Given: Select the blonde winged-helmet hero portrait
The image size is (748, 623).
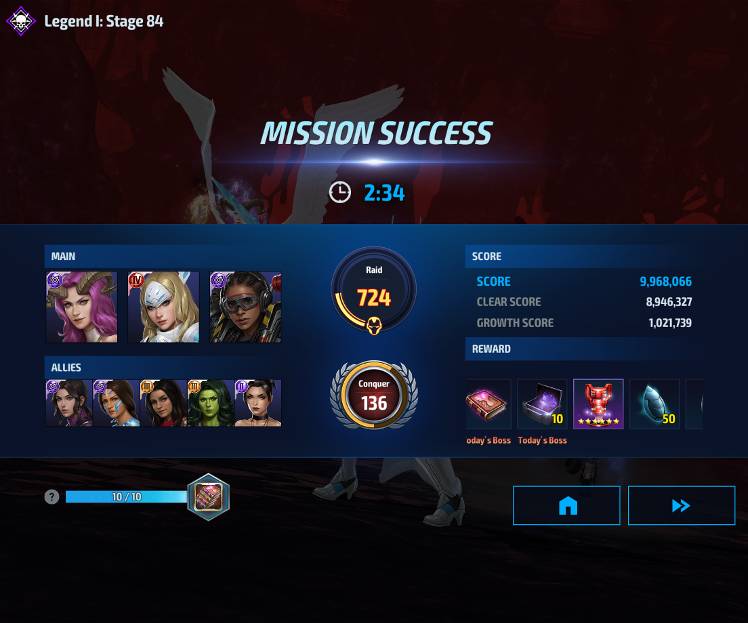Looking at the screenshot, I should 163,307.
